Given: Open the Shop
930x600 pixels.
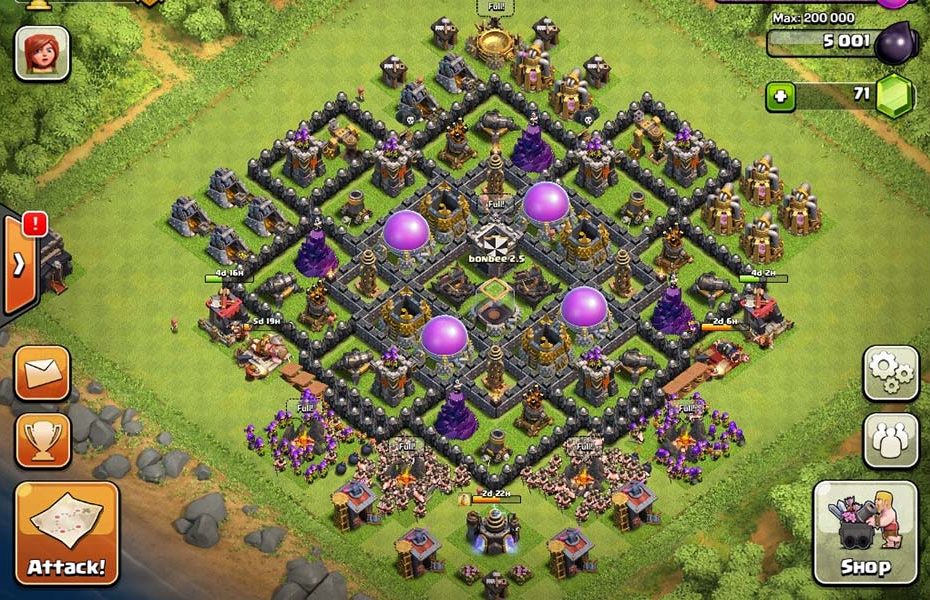Looking at the screenshot, I should 865,533.
